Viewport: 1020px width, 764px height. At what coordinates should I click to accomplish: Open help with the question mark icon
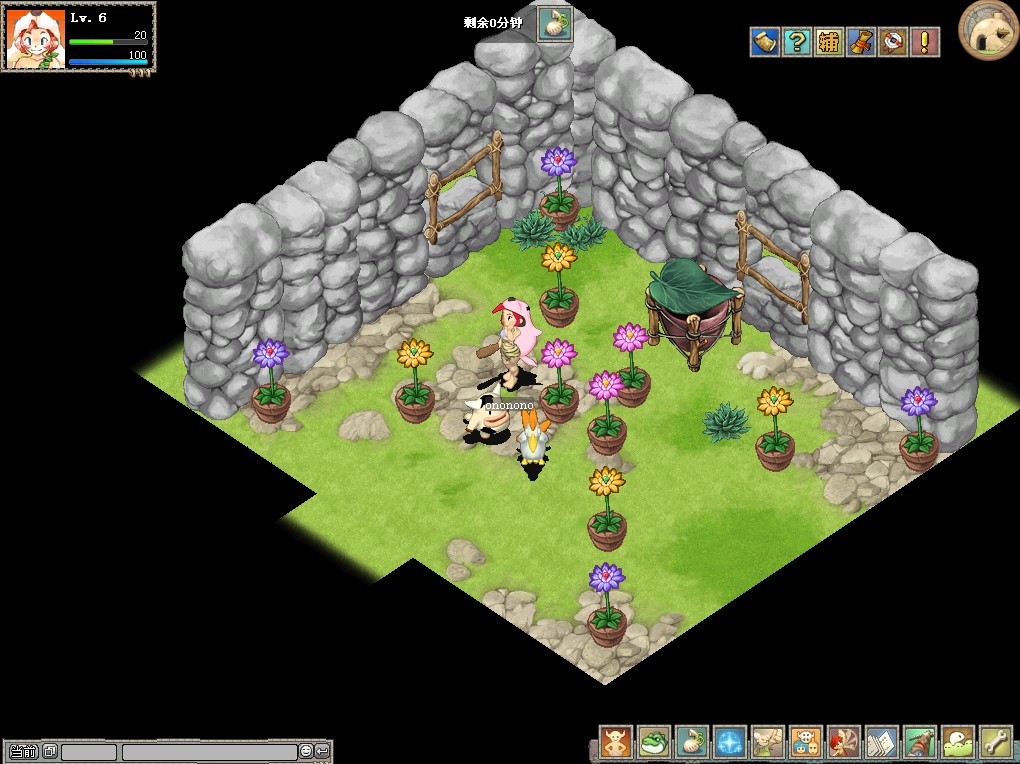click(797, 42)
